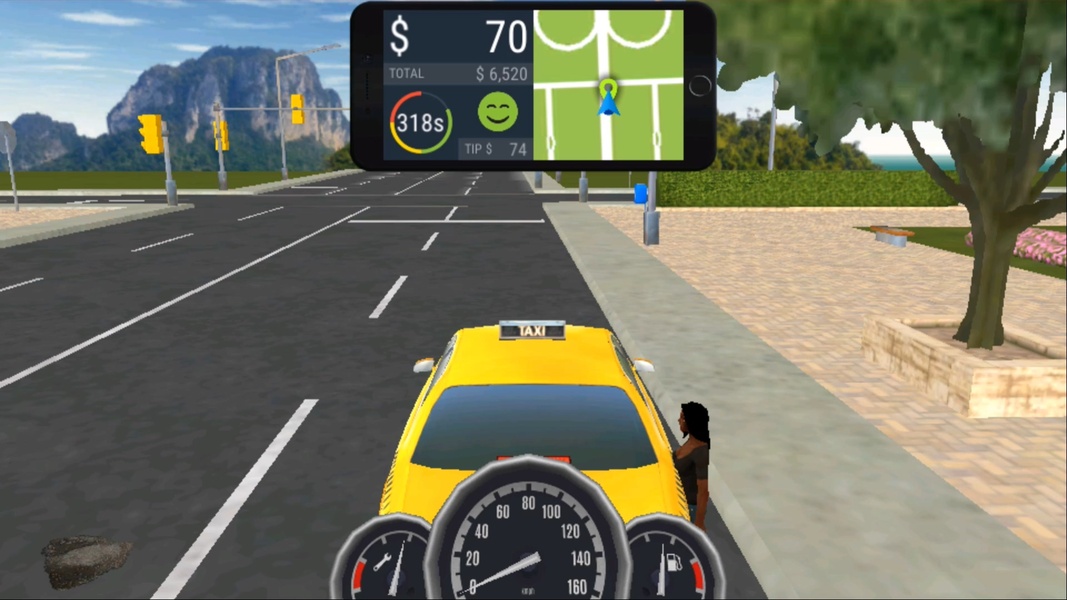Tap the GPS minimap on the phone
Screen dimensions: 1067x600
[x=608, y=85]
